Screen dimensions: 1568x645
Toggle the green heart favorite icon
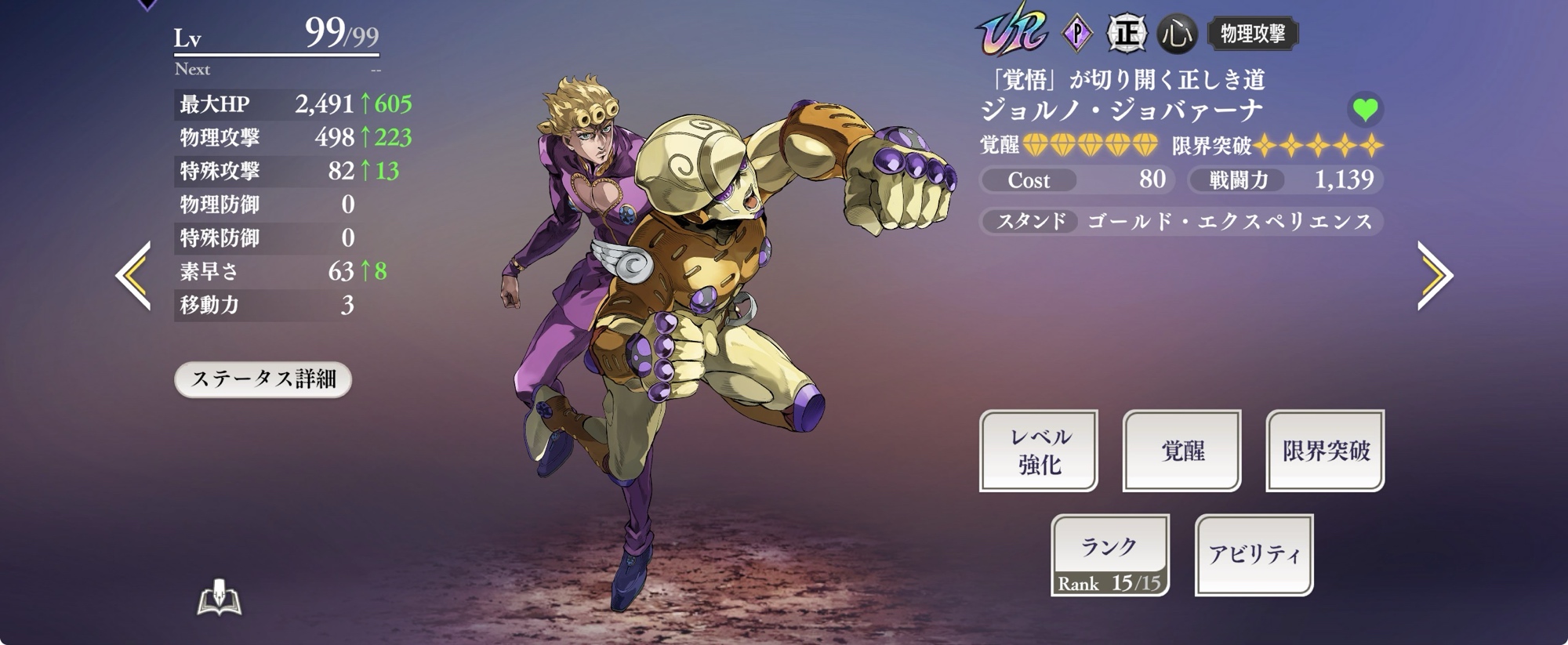click(x=1365, y=109)
